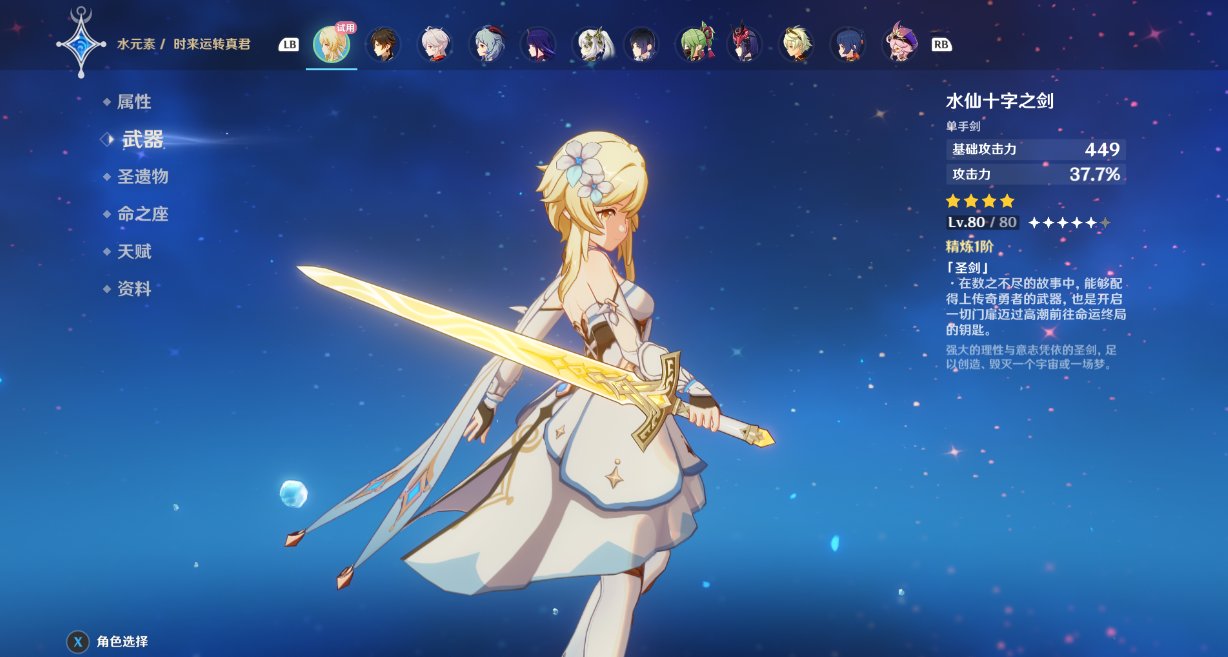Select the red oni-masked character portrait
This screenshot has height=657, width=1228.
(744, 45)
